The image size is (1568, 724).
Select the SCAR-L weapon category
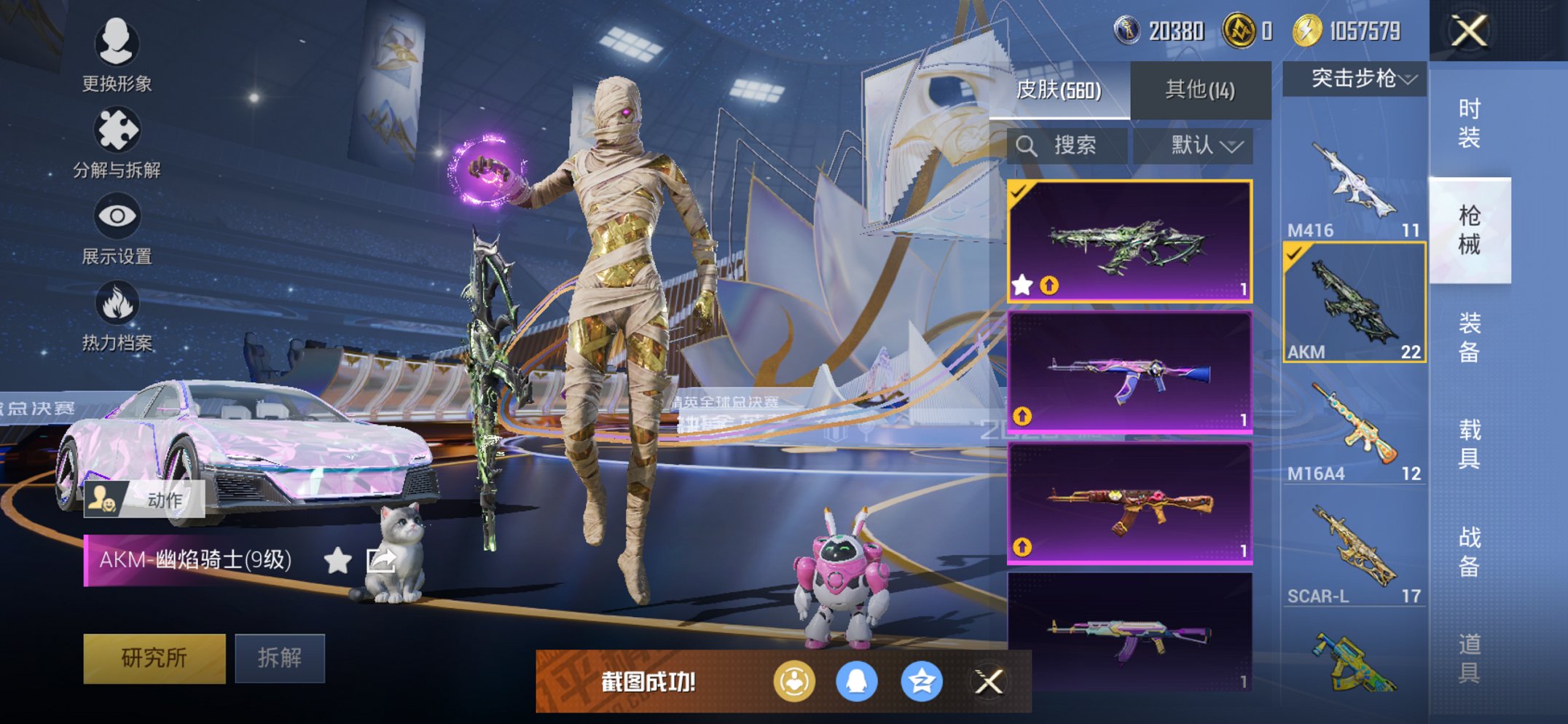(x=1355, y=555)
